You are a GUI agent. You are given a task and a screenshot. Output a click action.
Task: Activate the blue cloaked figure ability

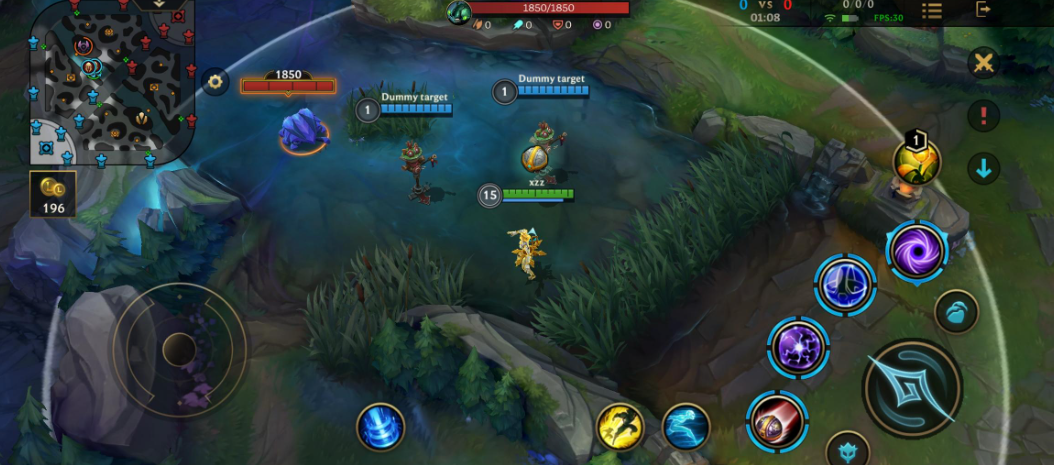click(846, 284)
